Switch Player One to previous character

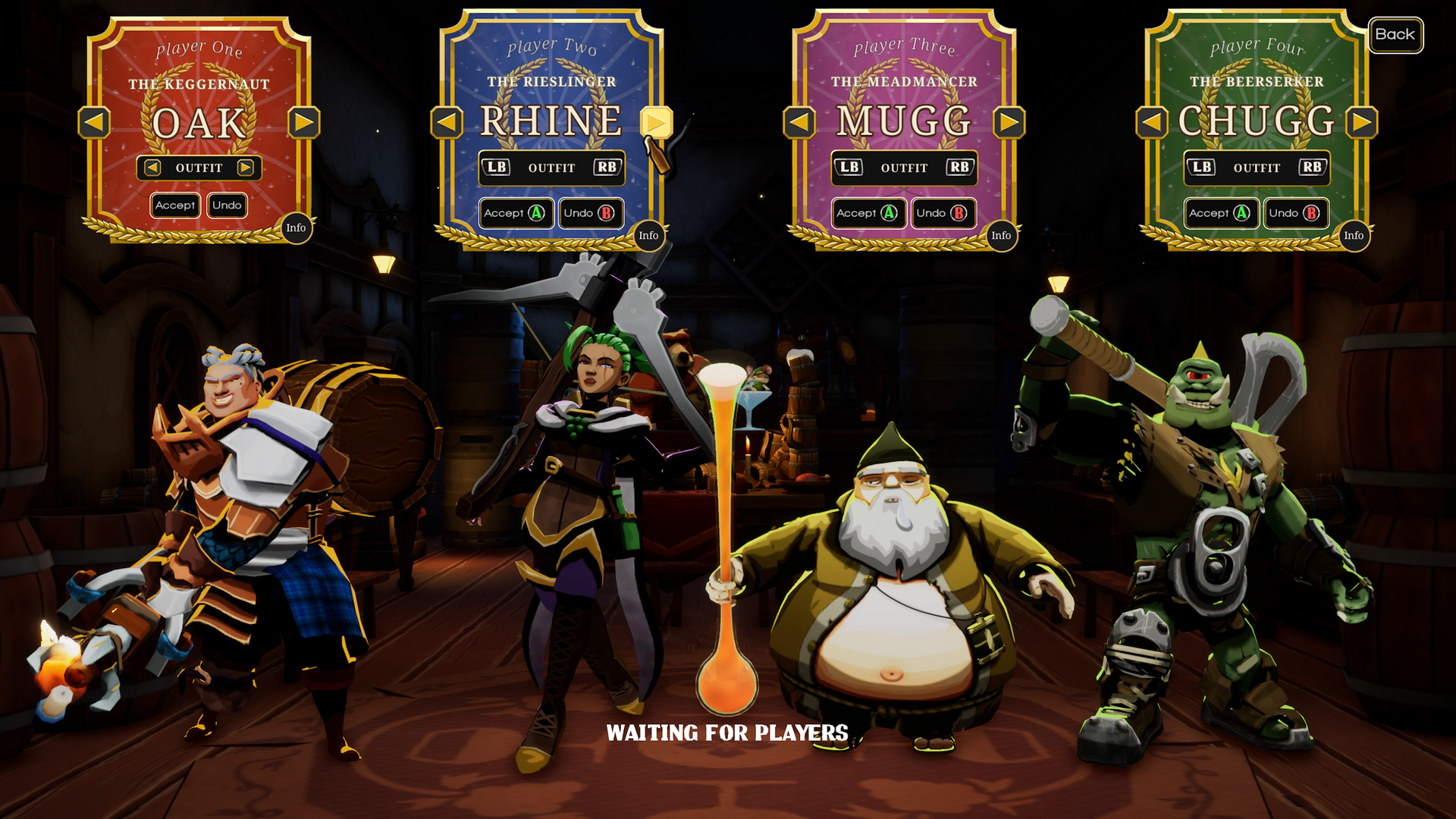[x=95, y=123]
